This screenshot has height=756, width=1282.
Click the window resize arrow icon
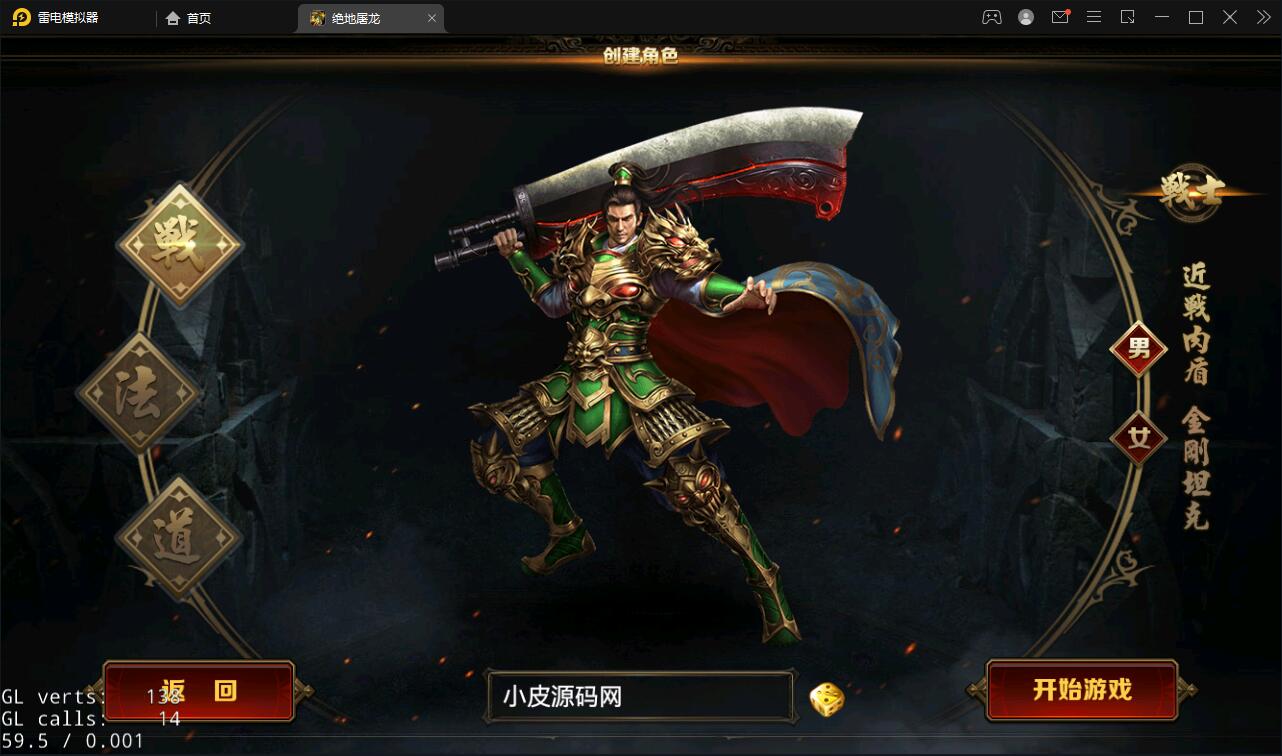pos(1128,17)
